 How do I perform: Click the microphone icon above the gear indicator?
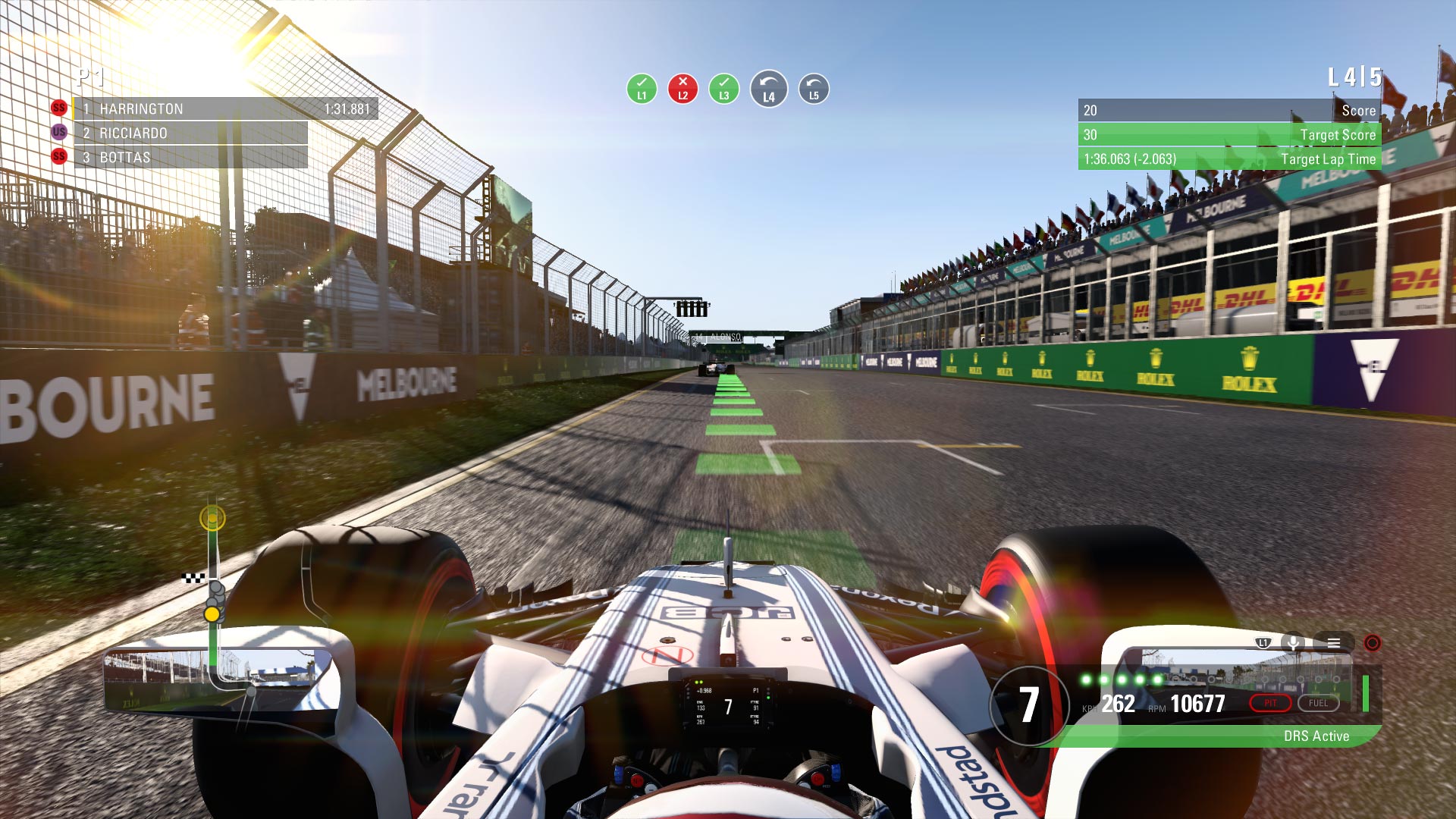(x=1293, y=643)
